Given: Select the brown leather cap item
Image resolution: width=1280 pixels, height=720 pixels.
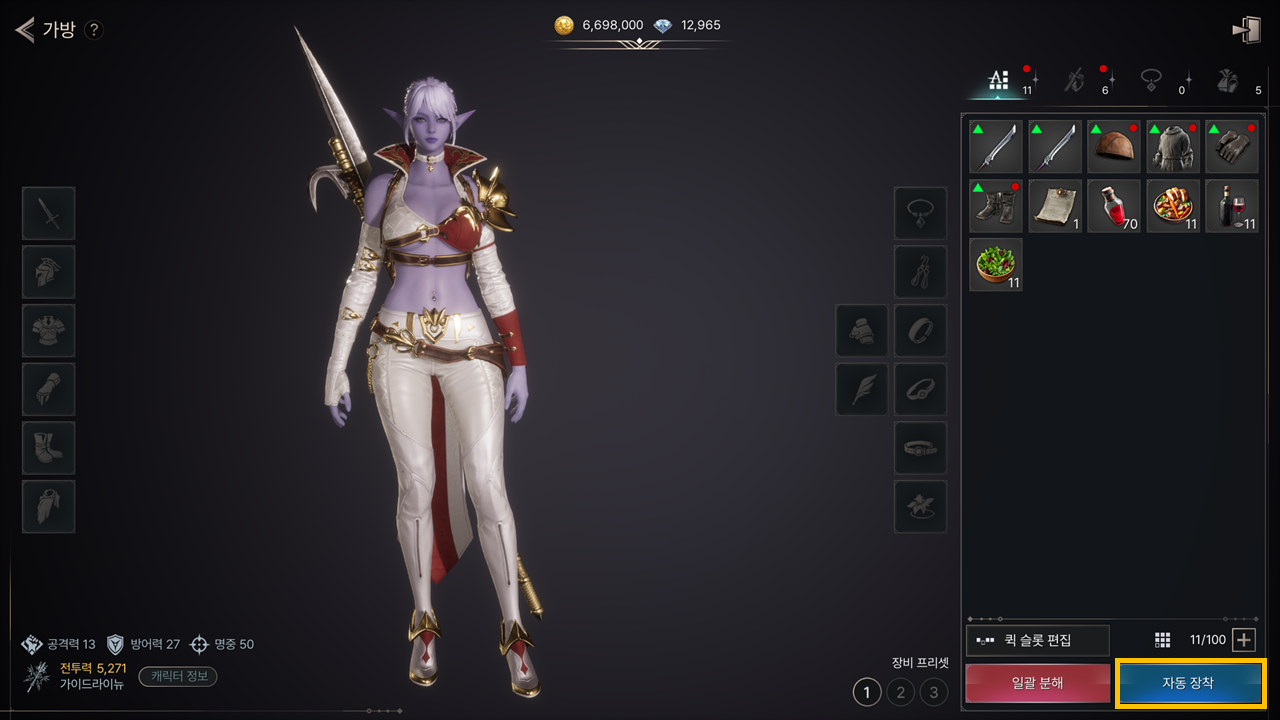Looking at the screenshot, I should tap(1114, 147).
